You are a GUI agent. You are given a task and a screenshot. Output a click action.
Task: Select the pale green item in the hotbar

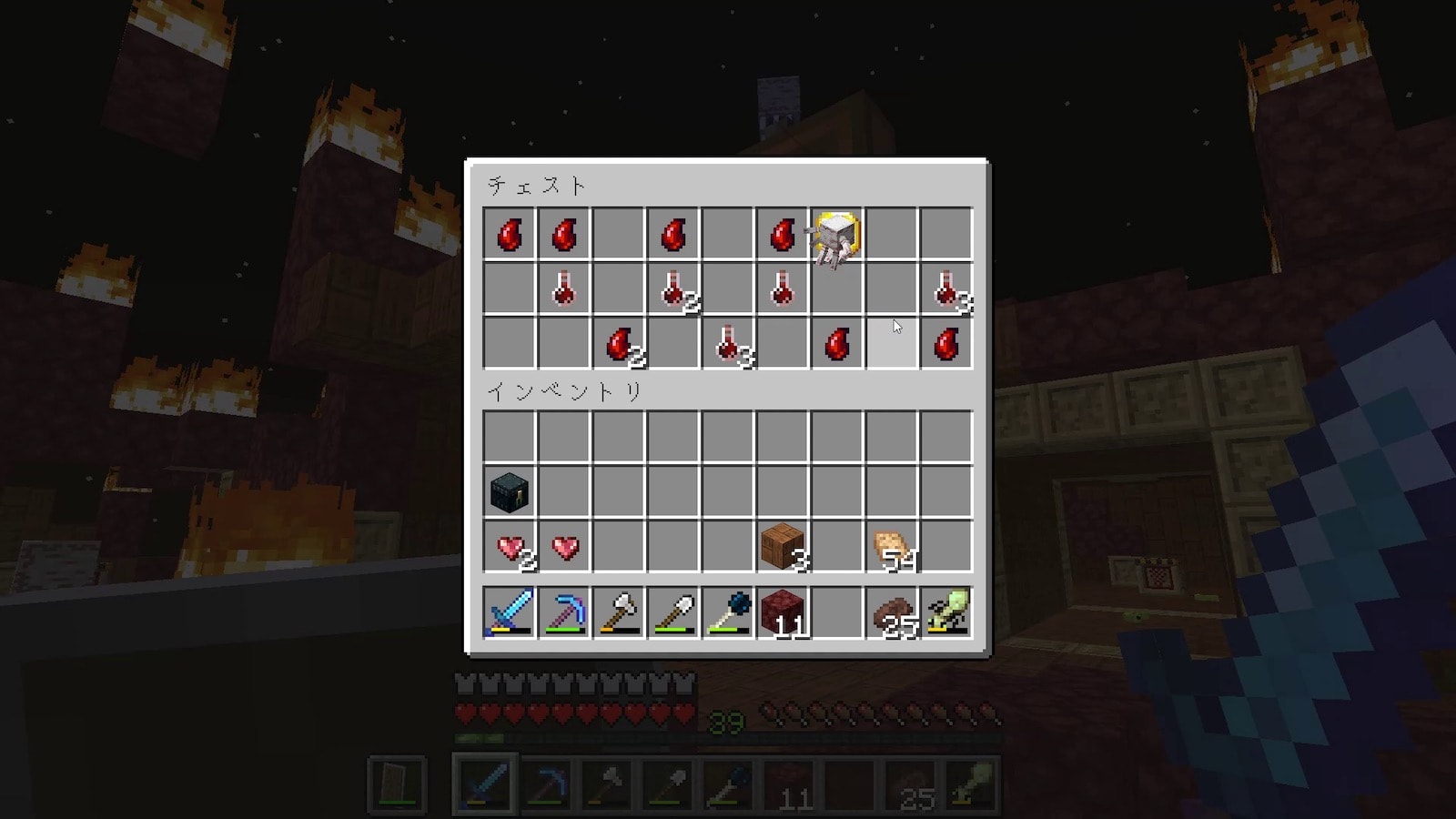946,612
